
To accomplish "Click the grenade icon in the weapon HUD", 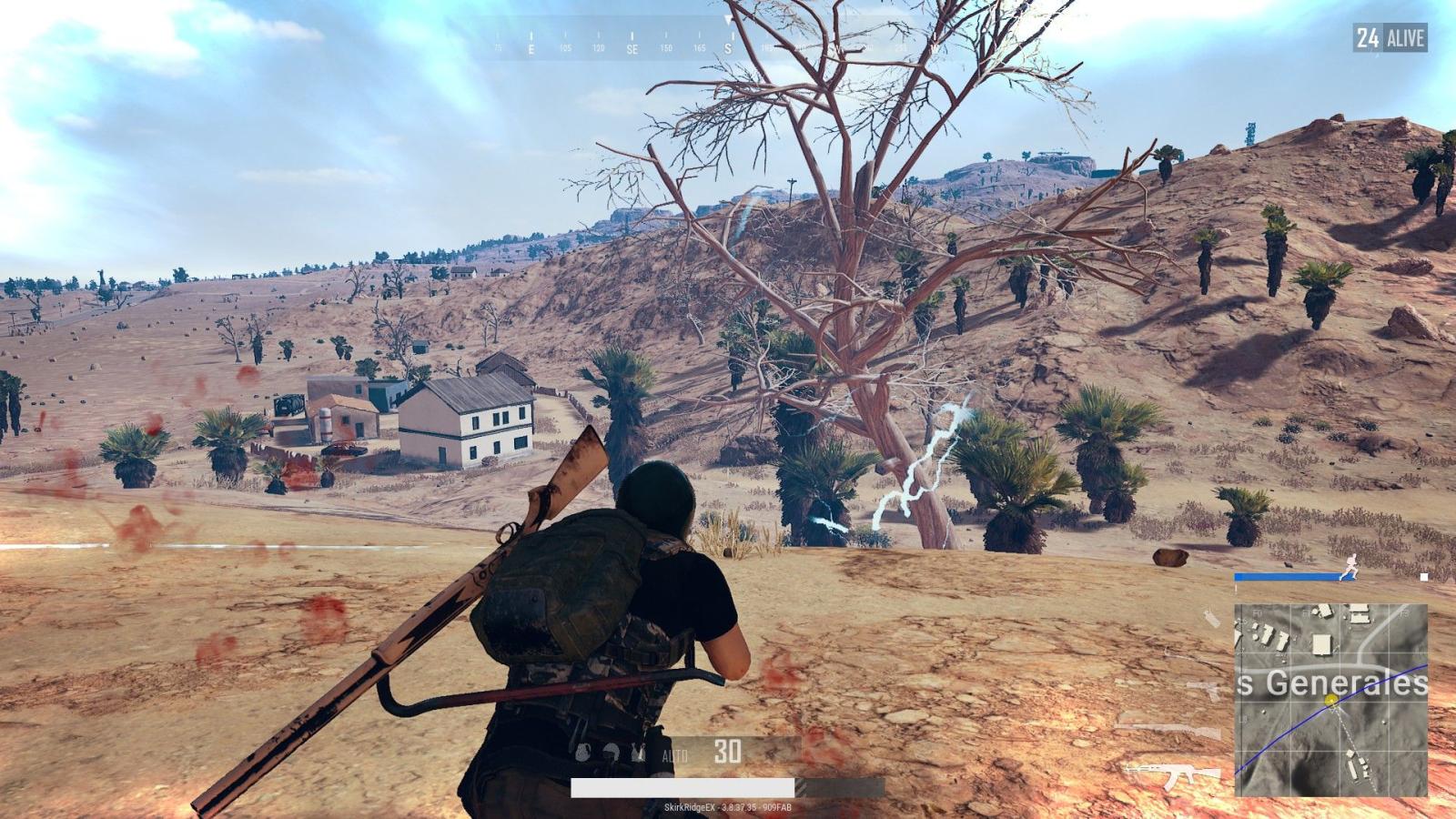I will (x=582, y=752).
